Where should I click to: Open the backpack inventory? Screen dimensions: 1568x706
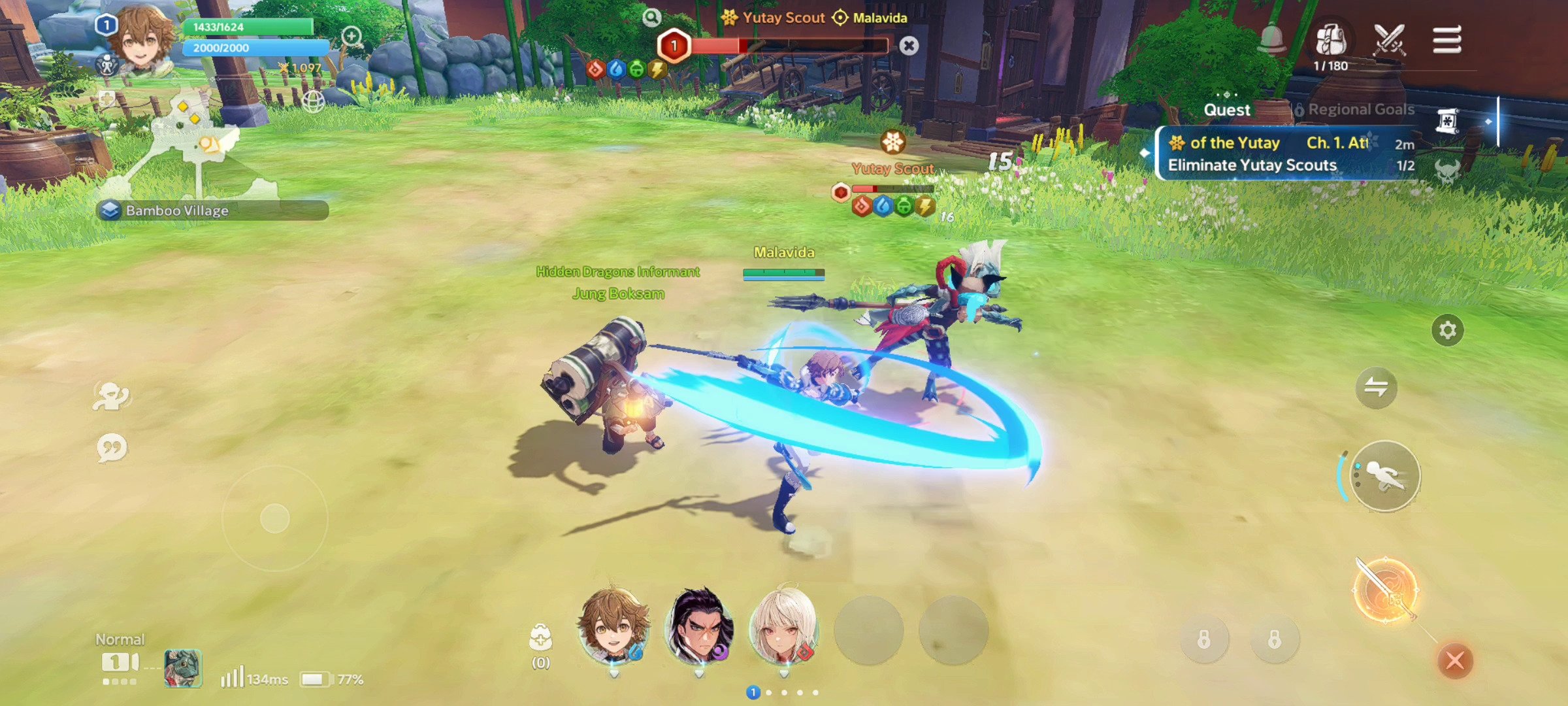click(1331, 41)
